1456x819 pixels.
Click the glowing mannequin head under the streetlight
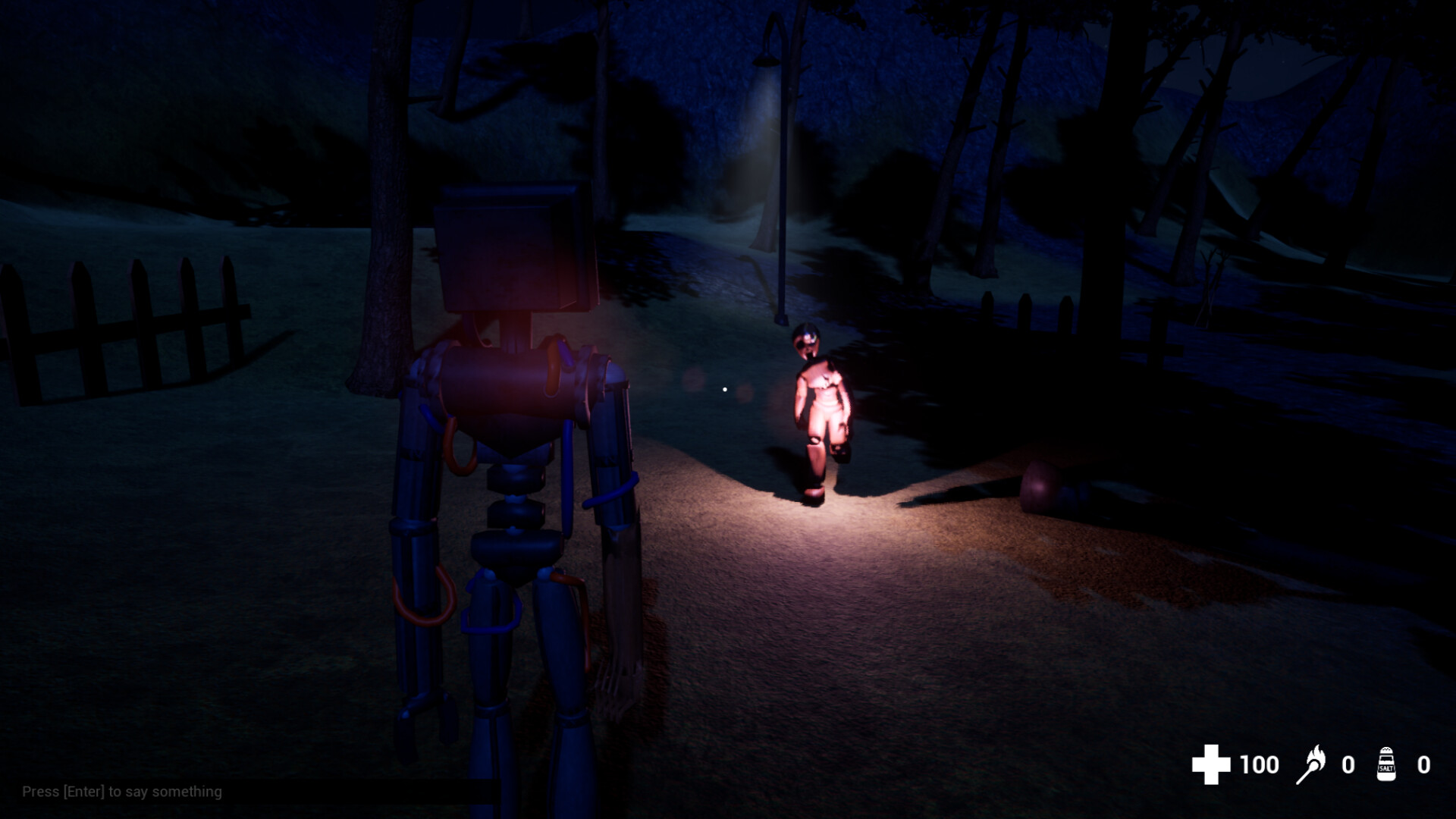click(x=806, y=340)
